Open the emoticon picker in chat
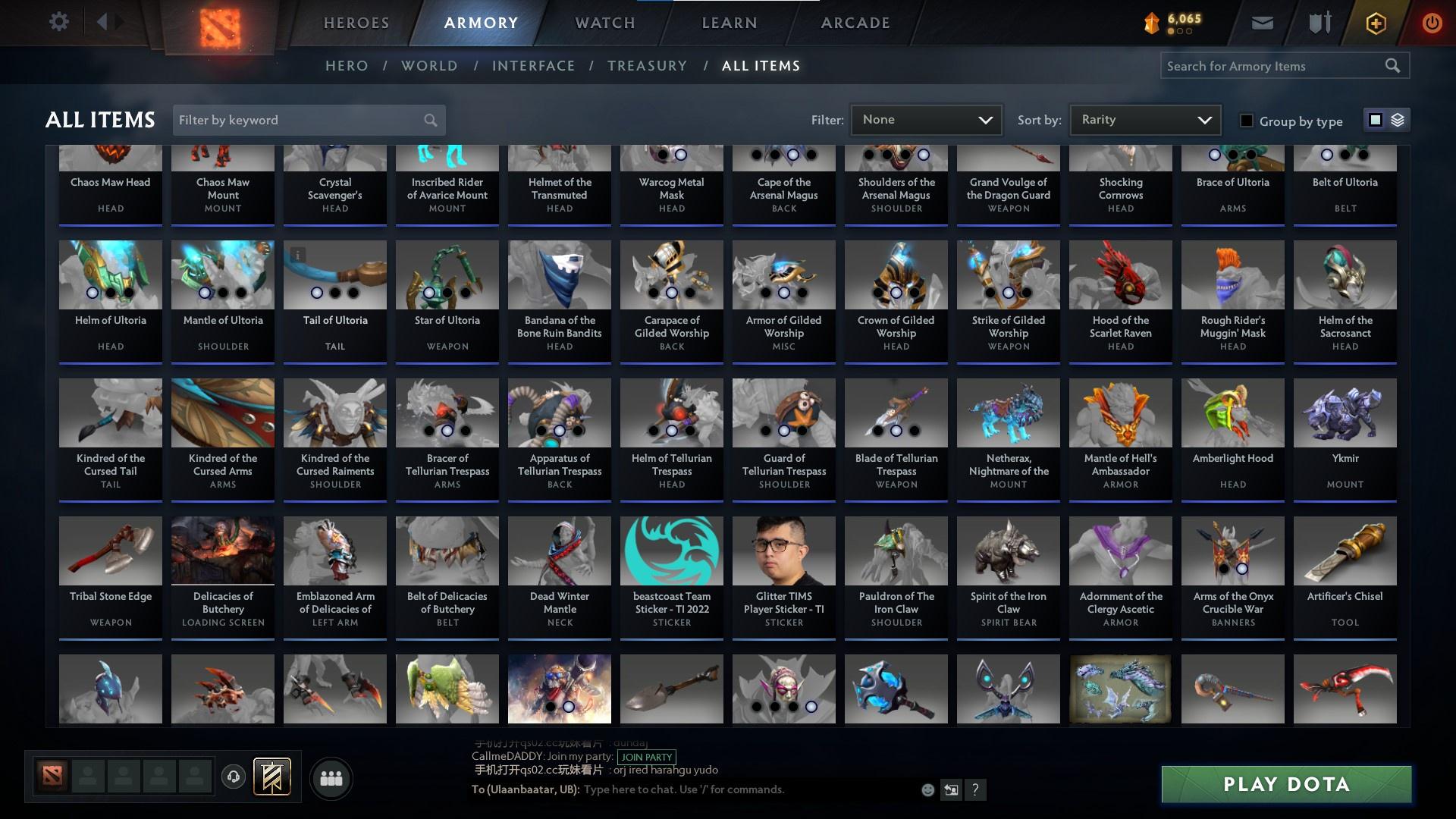The height and width of the screenshot is (819, 1456). click(927, 789)
